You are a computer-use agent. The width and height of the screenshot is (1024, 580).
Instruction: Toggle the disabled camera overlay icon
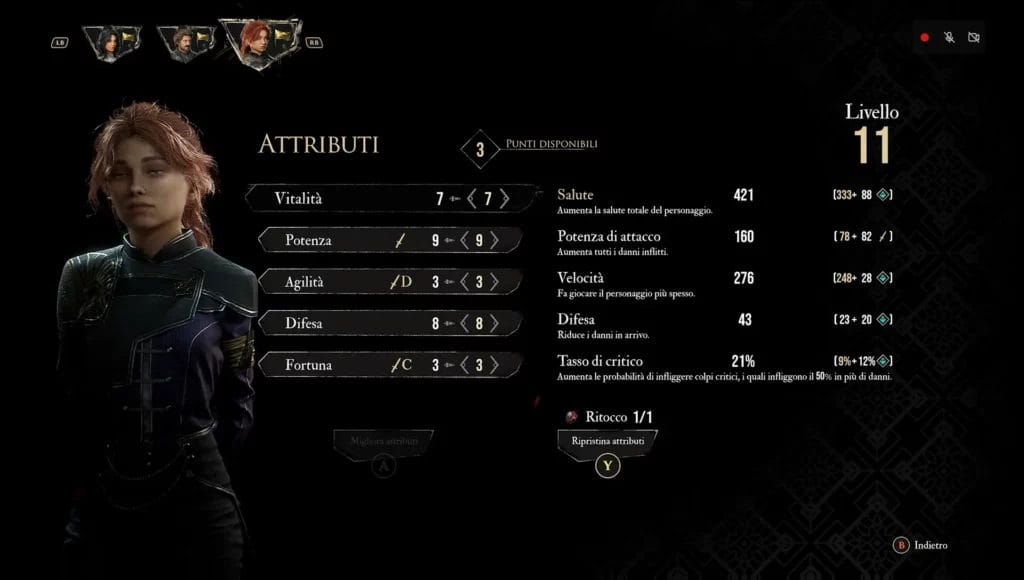click(974, 38)
